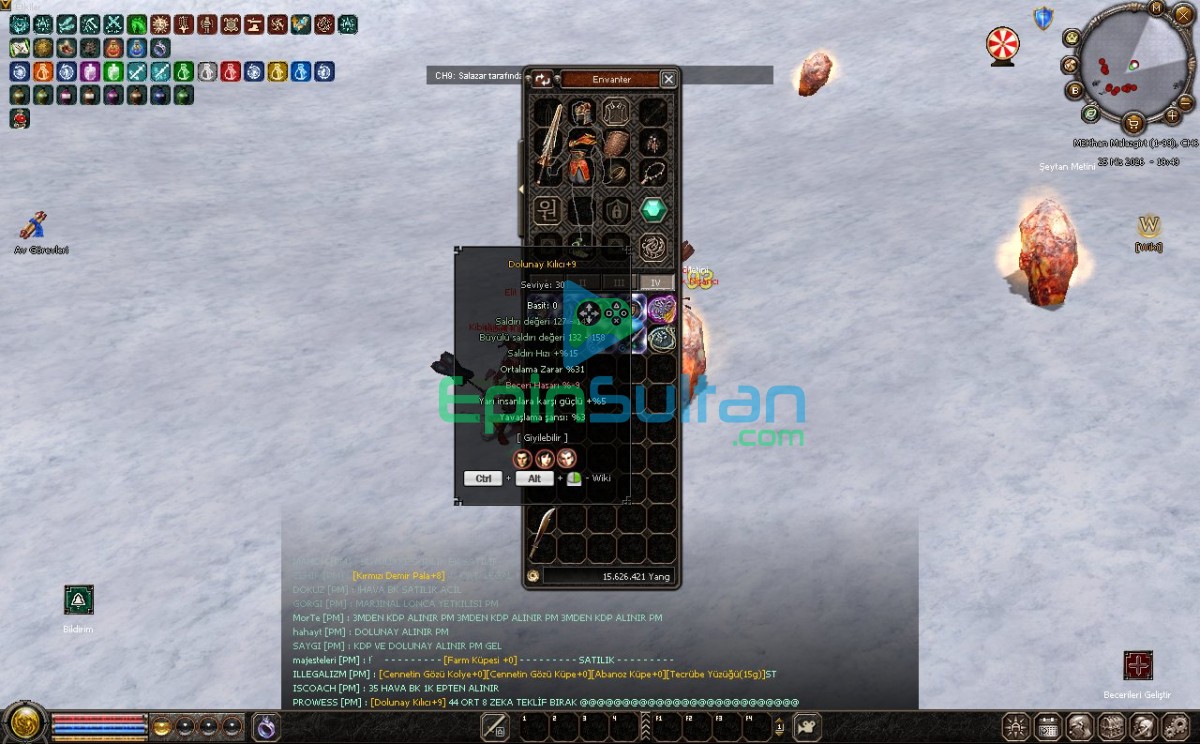Zoom in the minimap with plus button
The height and width of the screenshot is (744, 1200).
[x=1172, y=115]
